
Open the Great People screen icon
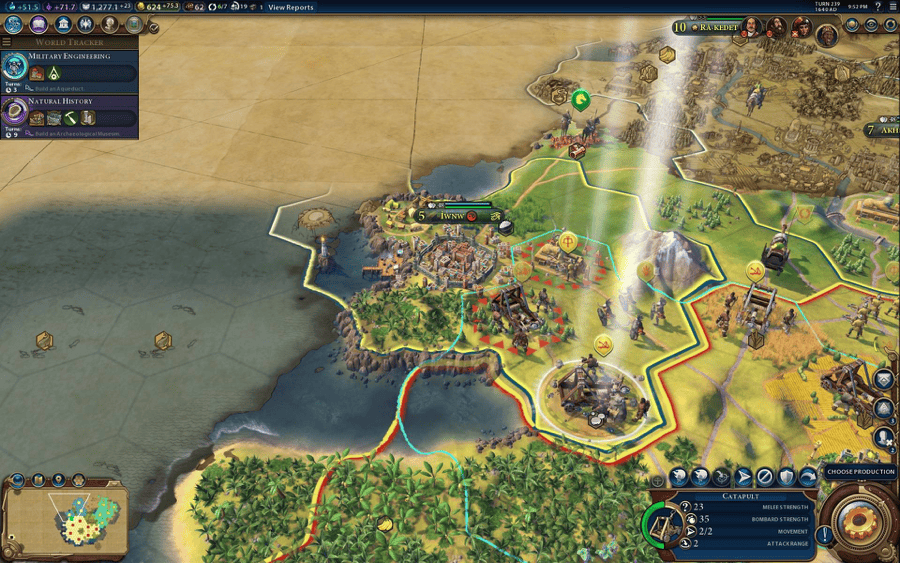(x=110, y=24)
